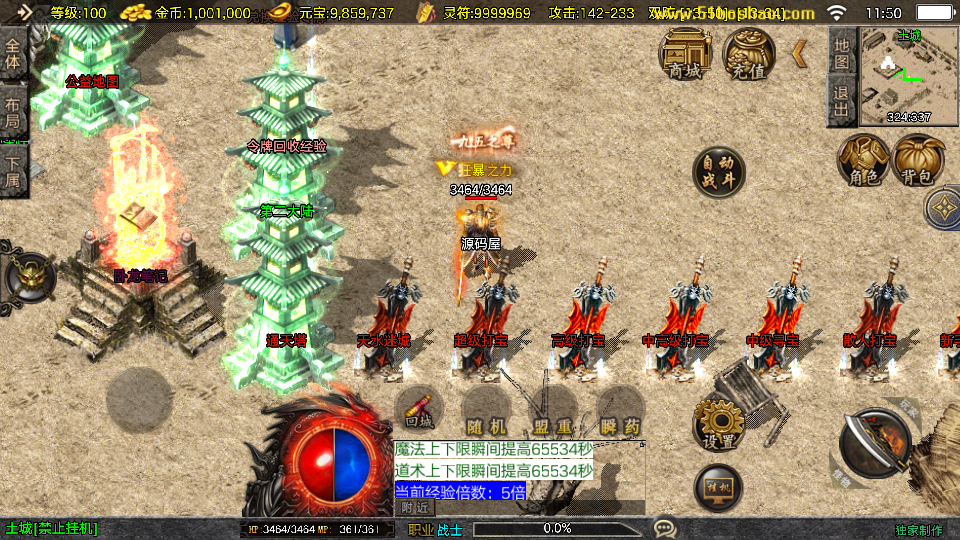Use the 瞬药 instant potion slot
The height and width of the screenshot is (540, 960).
tap(618, 412)
